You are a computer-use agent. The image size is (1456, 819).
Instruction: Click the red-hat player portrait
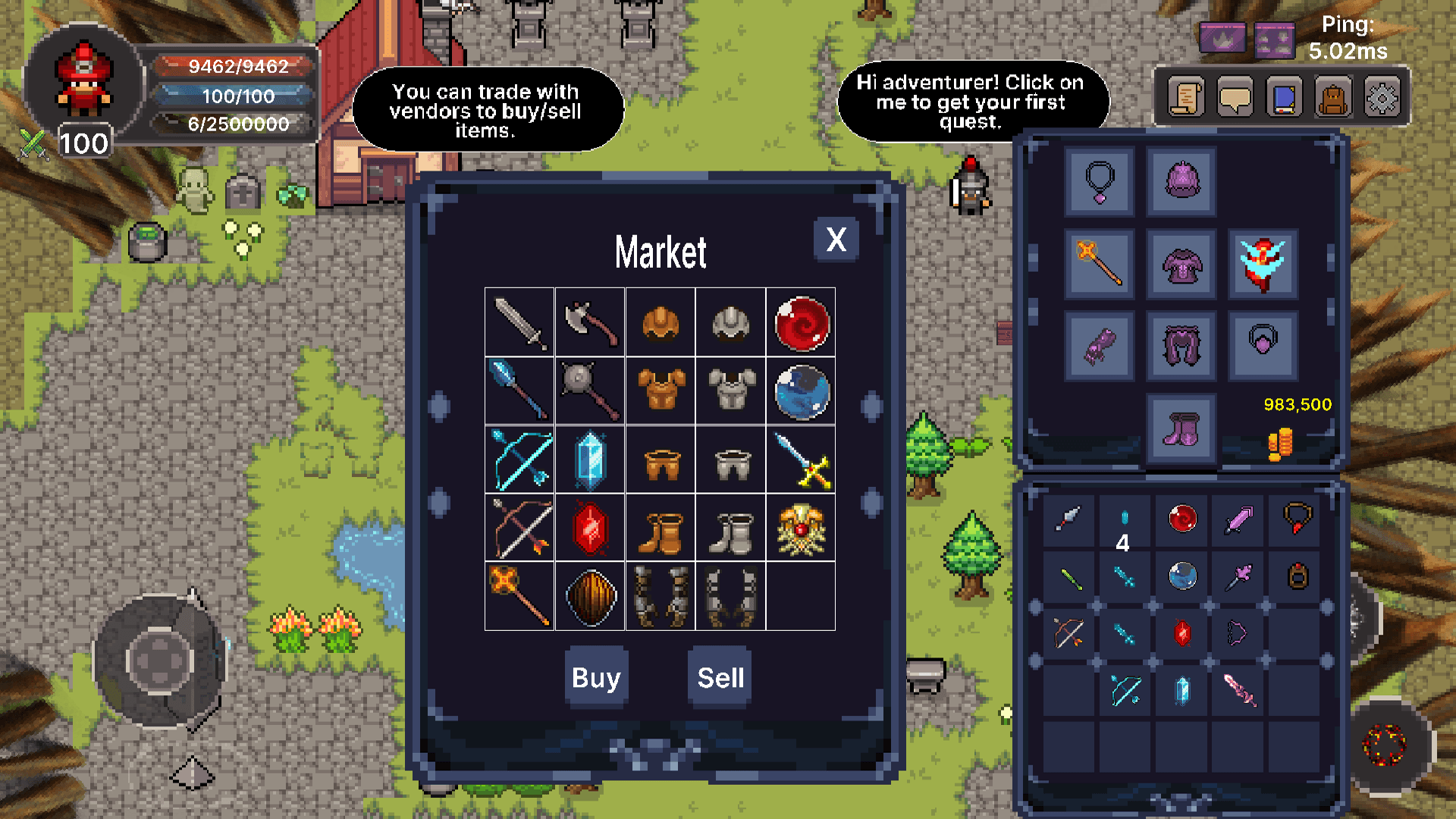point(83,80)
